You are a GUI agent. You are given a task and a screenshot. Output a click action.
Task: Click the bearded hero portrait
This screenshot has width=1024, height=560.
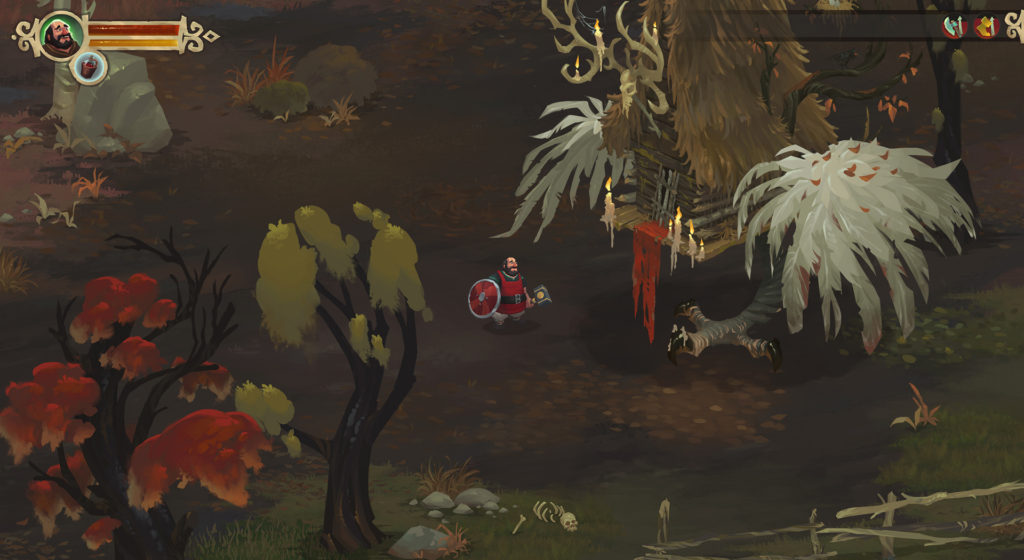(x=62, y=36)
